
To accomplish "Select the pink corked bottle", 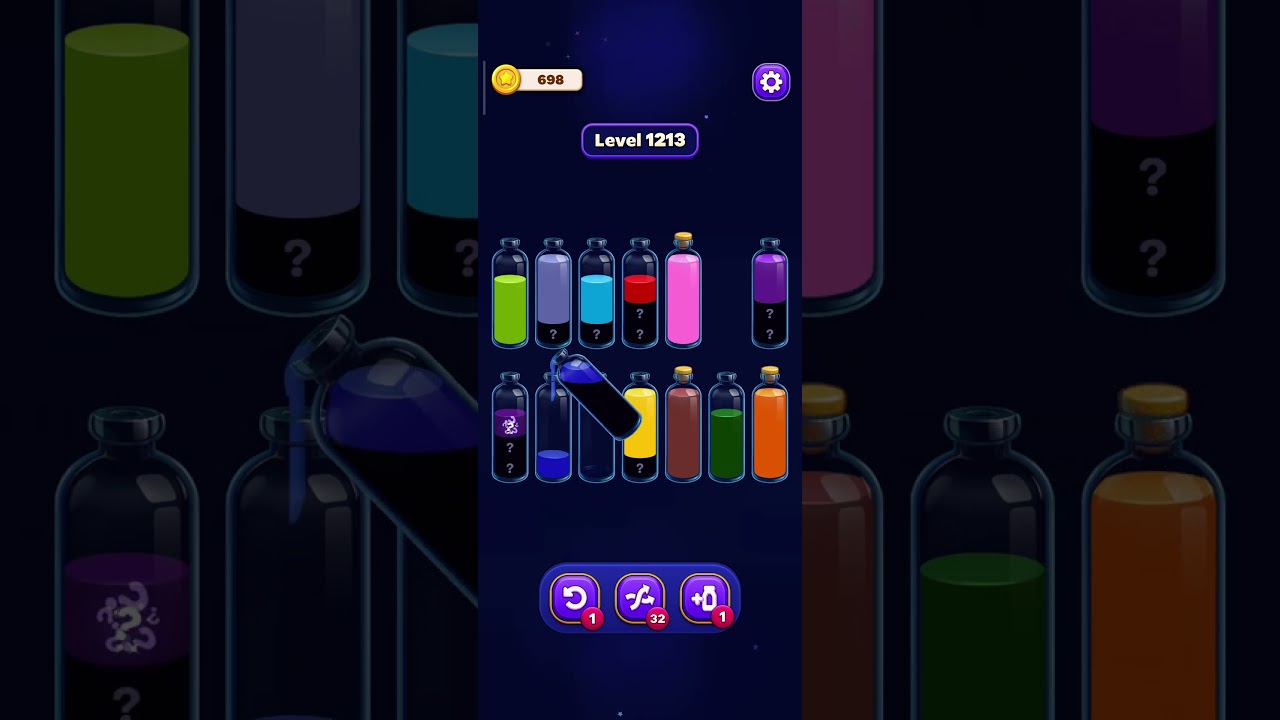I will pyautogui.click(x=683, y=295).
